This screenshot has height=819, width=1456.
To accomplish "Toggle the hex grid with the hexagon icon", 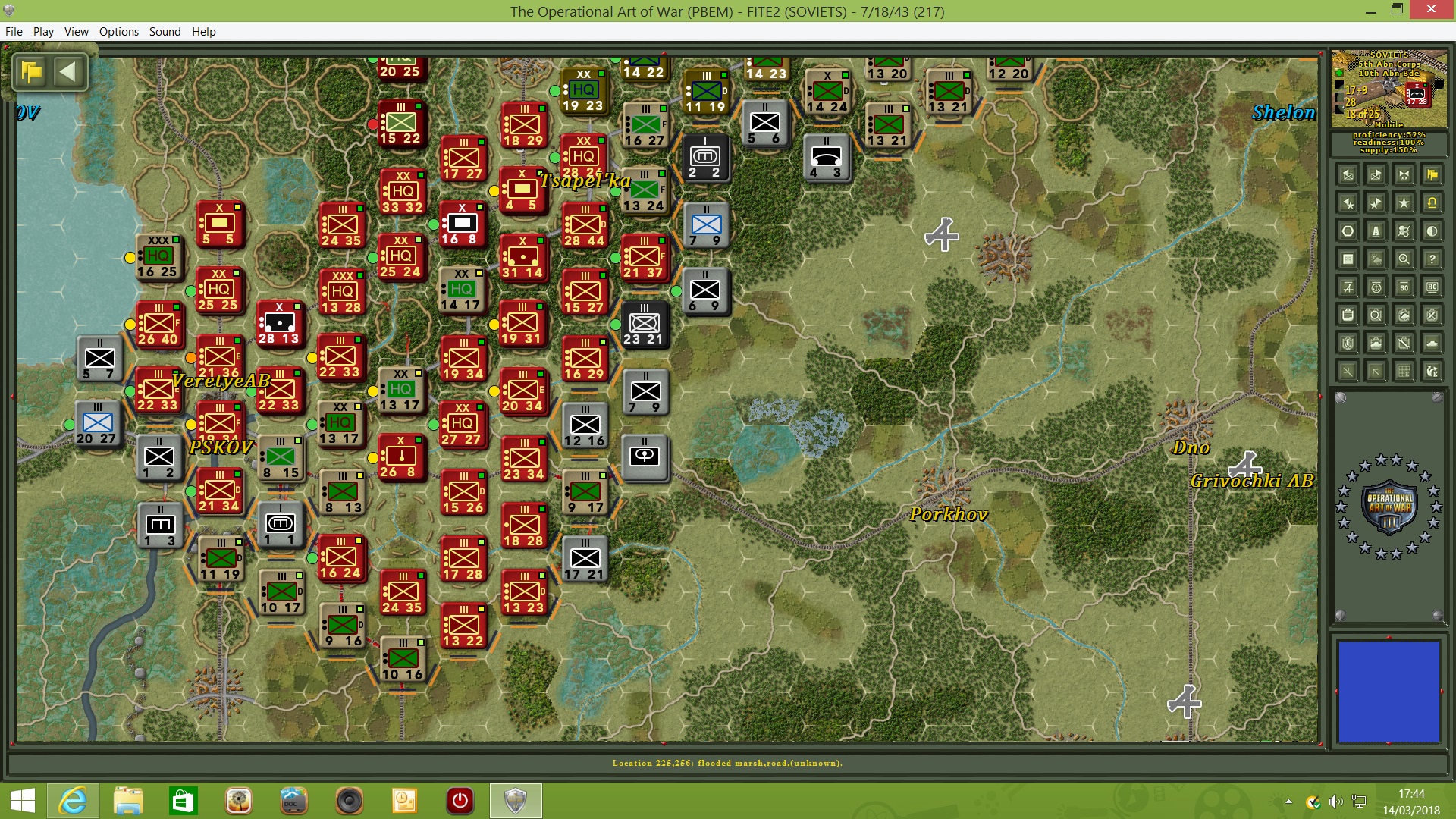I will coord(1347,230).
